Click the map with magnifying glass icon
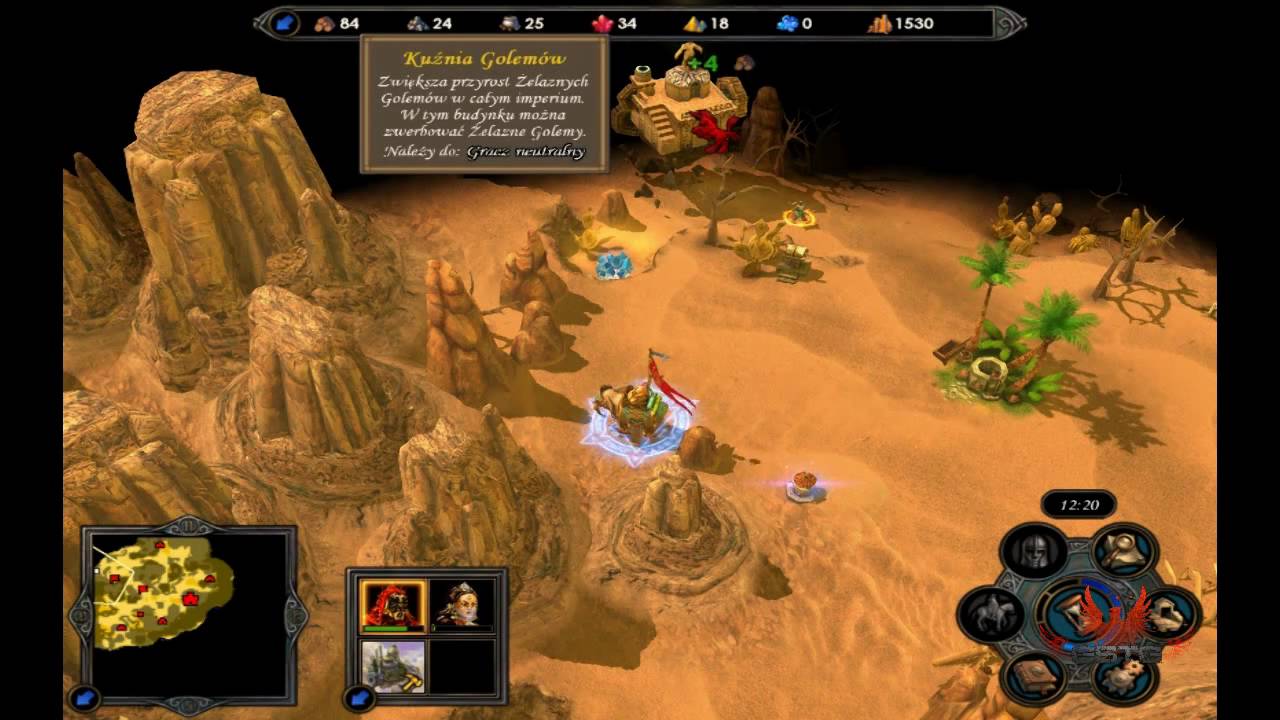The height and width of the screenshot is (720, 1280). point(1123,549)
